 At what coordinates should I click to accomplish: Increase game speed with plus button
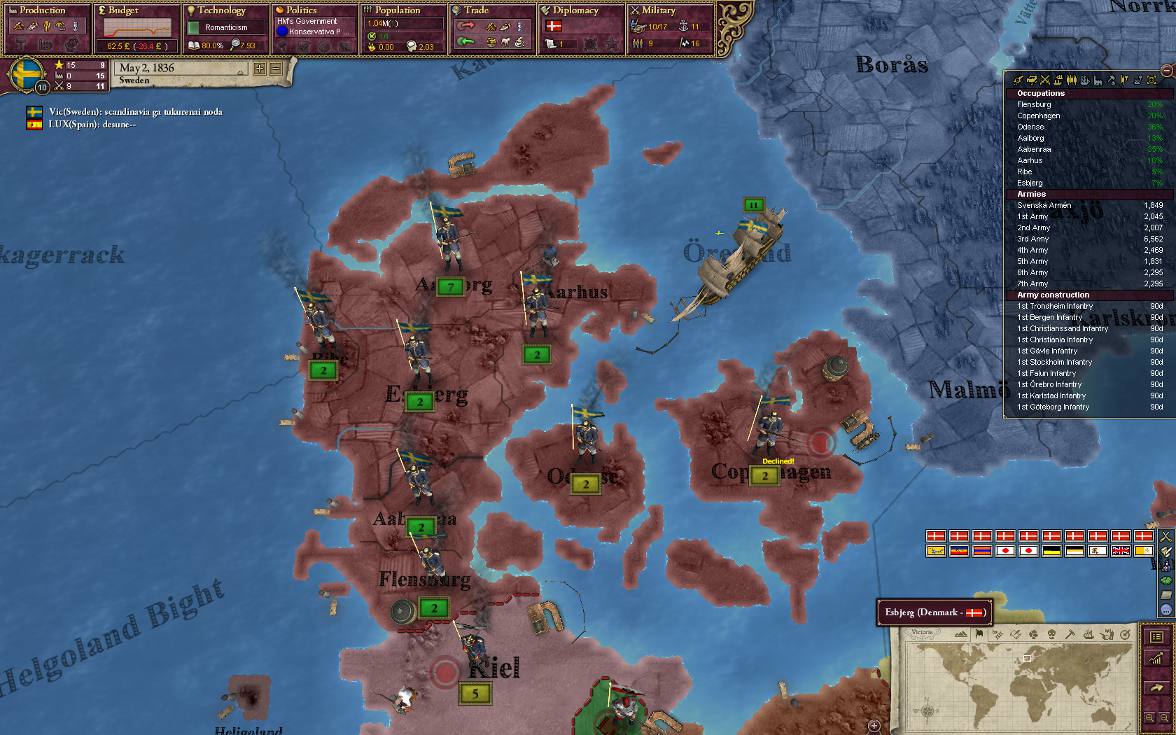pos(260,69)
